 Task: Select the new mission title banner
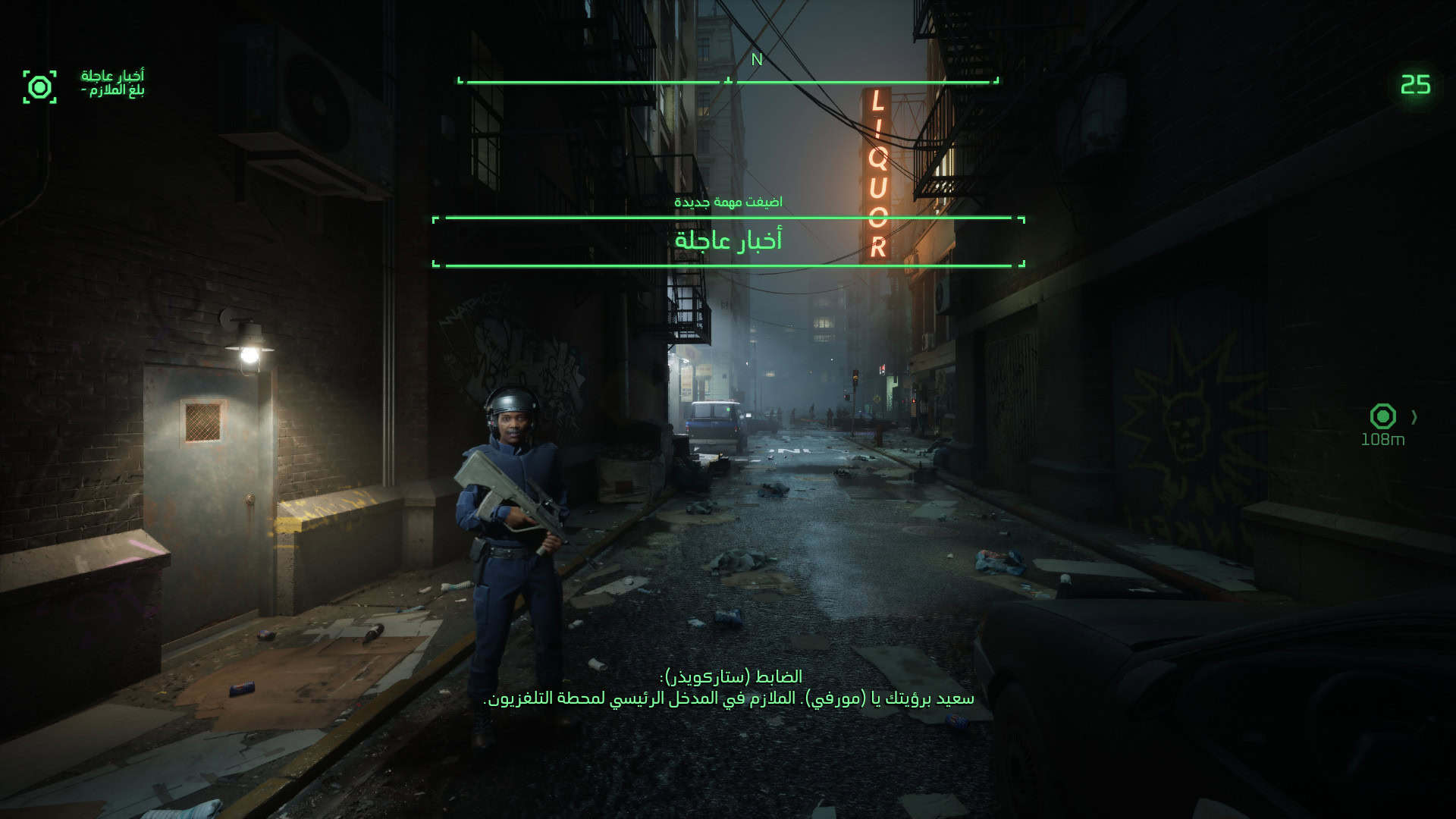(728, 241)
